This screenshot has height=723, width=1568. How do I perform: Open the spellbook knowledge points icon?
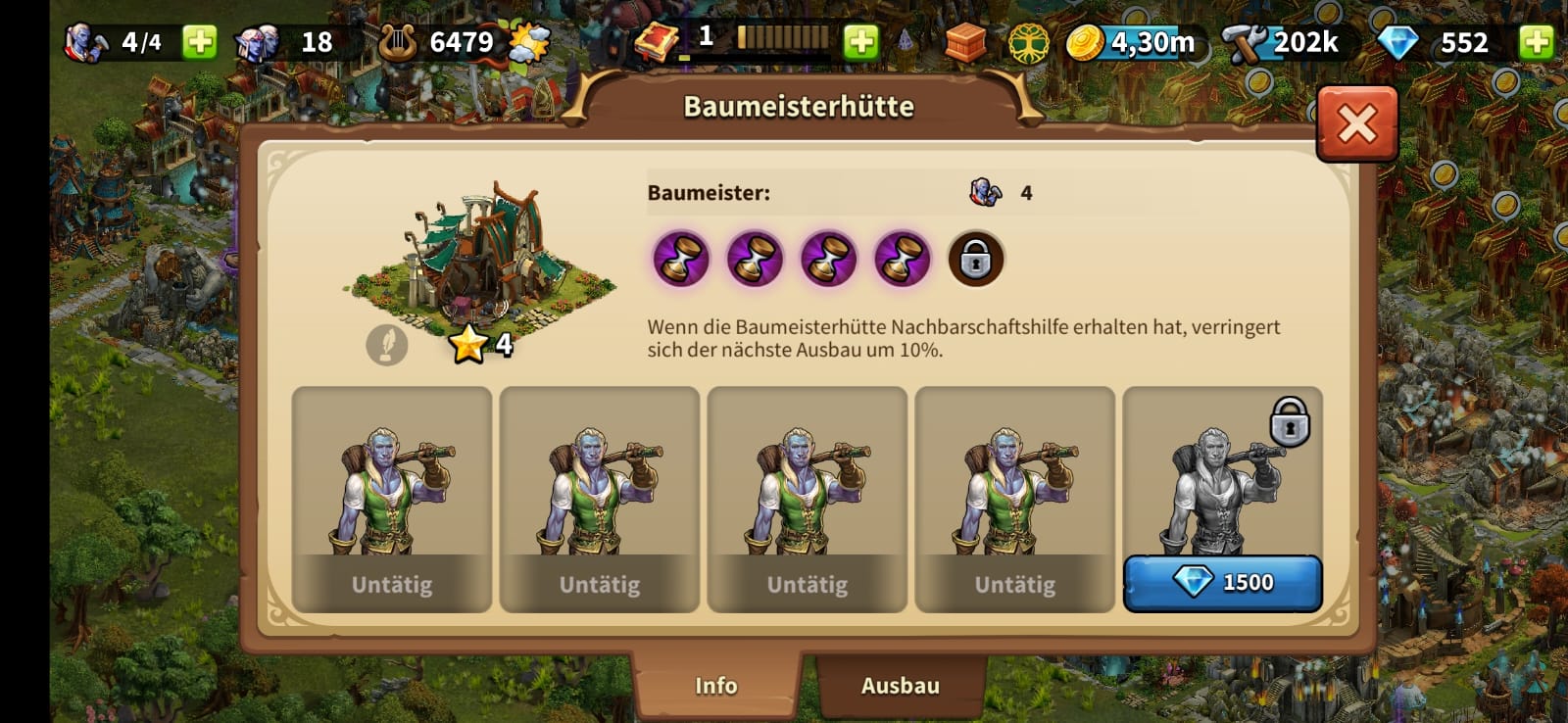(656, 42)
